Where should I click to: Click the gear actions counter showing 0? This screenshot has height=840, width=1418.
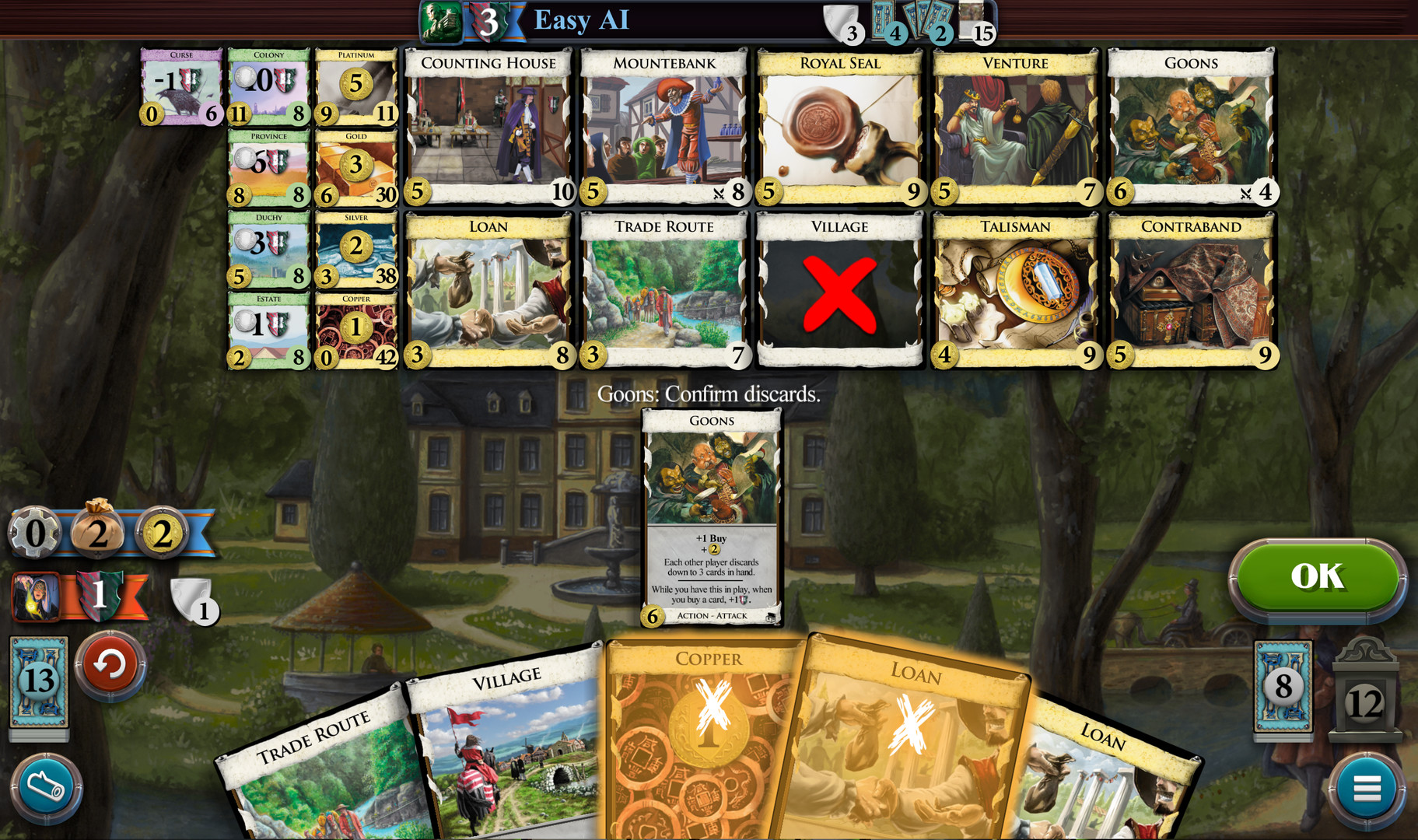click(34, 534)
